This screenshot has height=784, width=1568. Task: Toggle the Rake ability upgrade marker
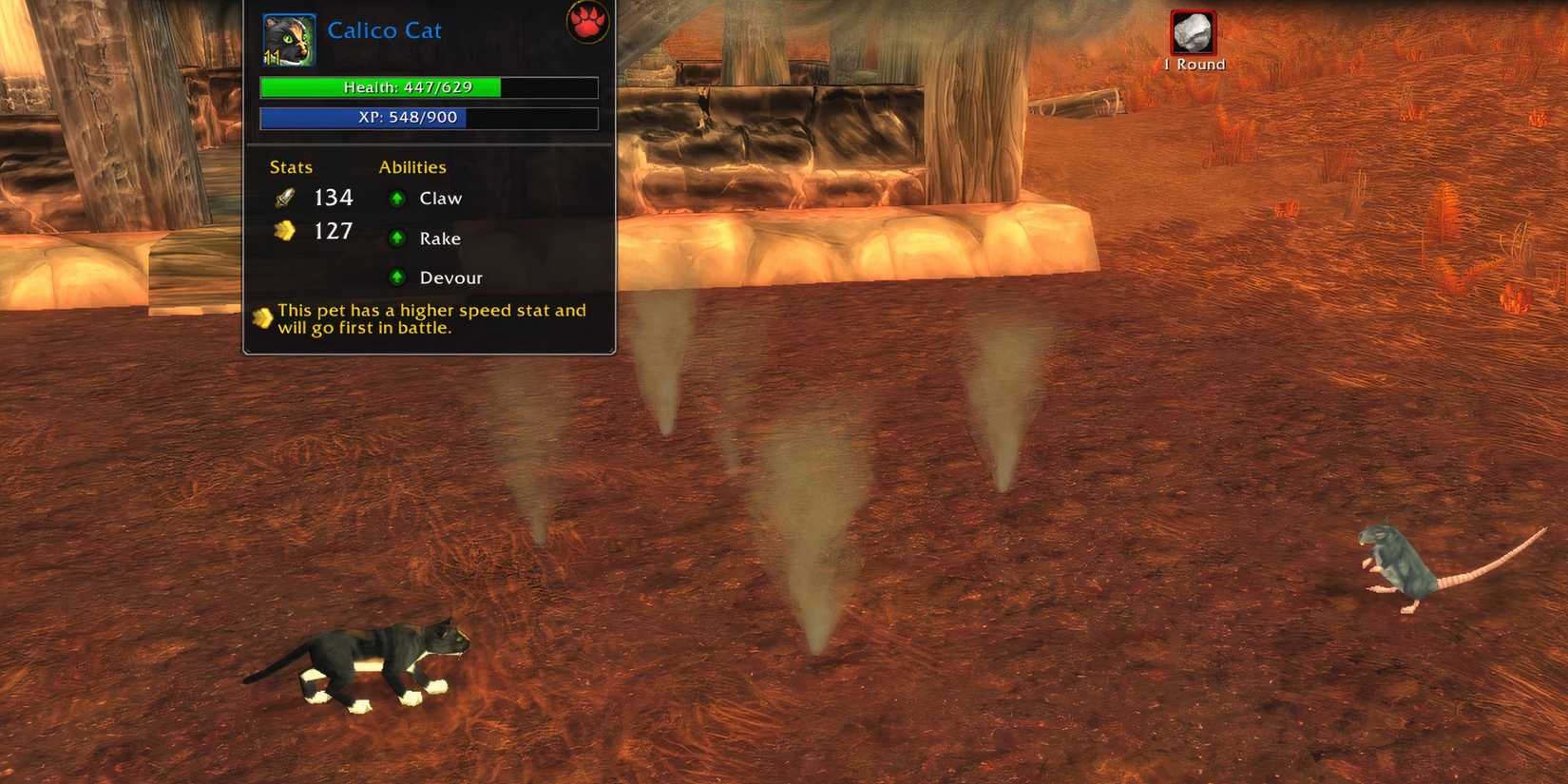point(396,238)
